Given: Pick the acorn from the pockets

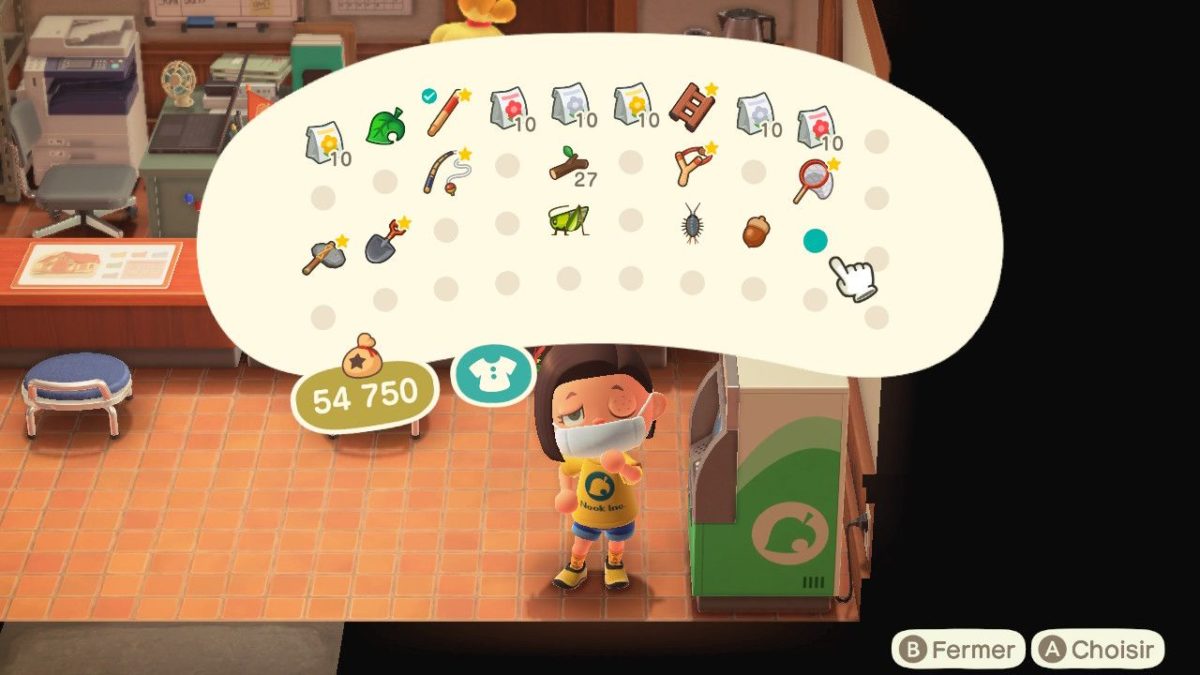Looking at the screenshot, I should 755,231.
